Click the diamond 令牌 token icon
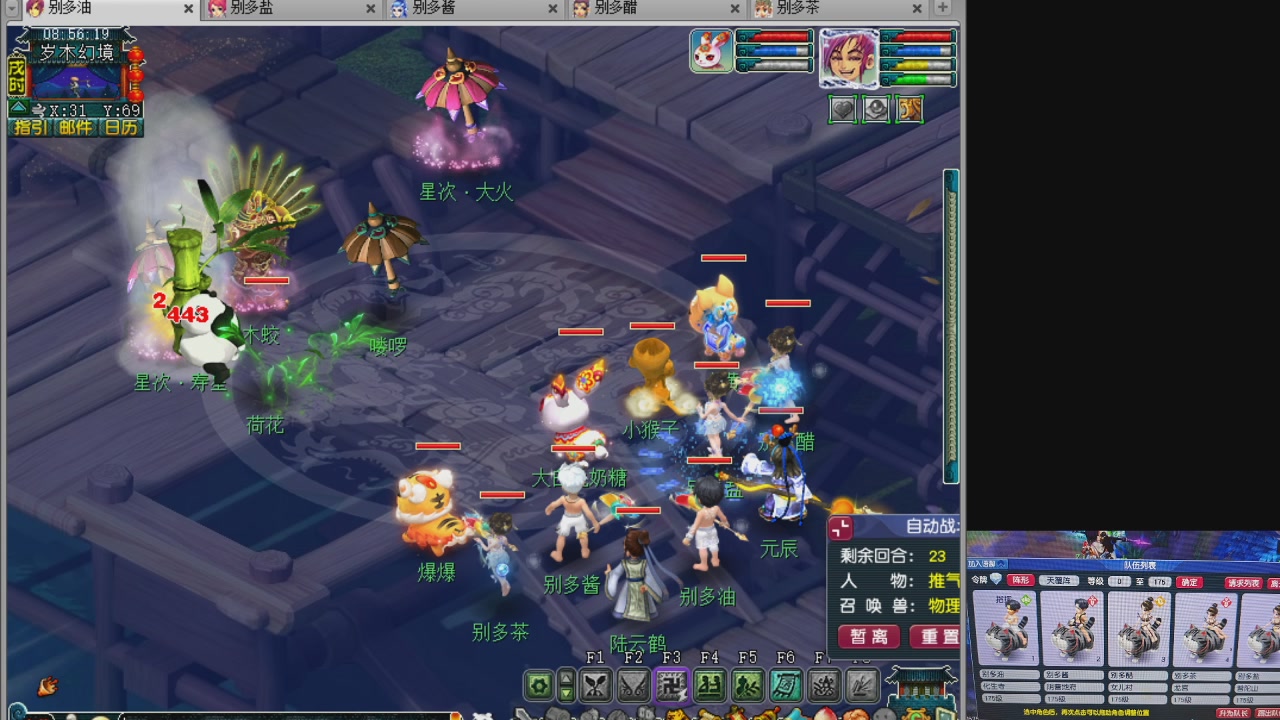This screenshot has height=720, width=1280. click(x=996, y=579)
